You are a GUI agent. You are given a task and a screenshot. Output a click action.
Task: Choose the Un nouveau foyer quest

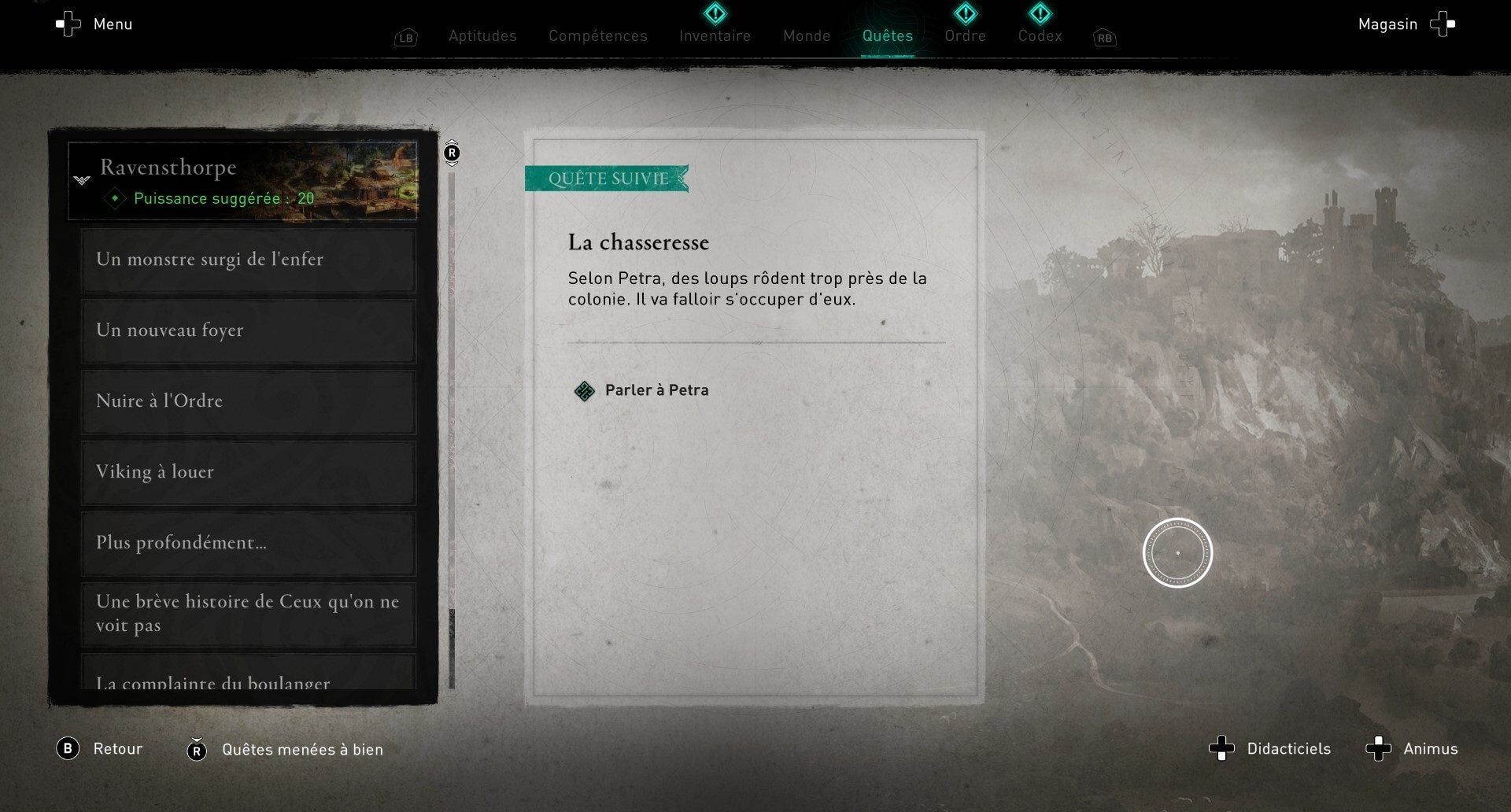[x=249, y=330]
